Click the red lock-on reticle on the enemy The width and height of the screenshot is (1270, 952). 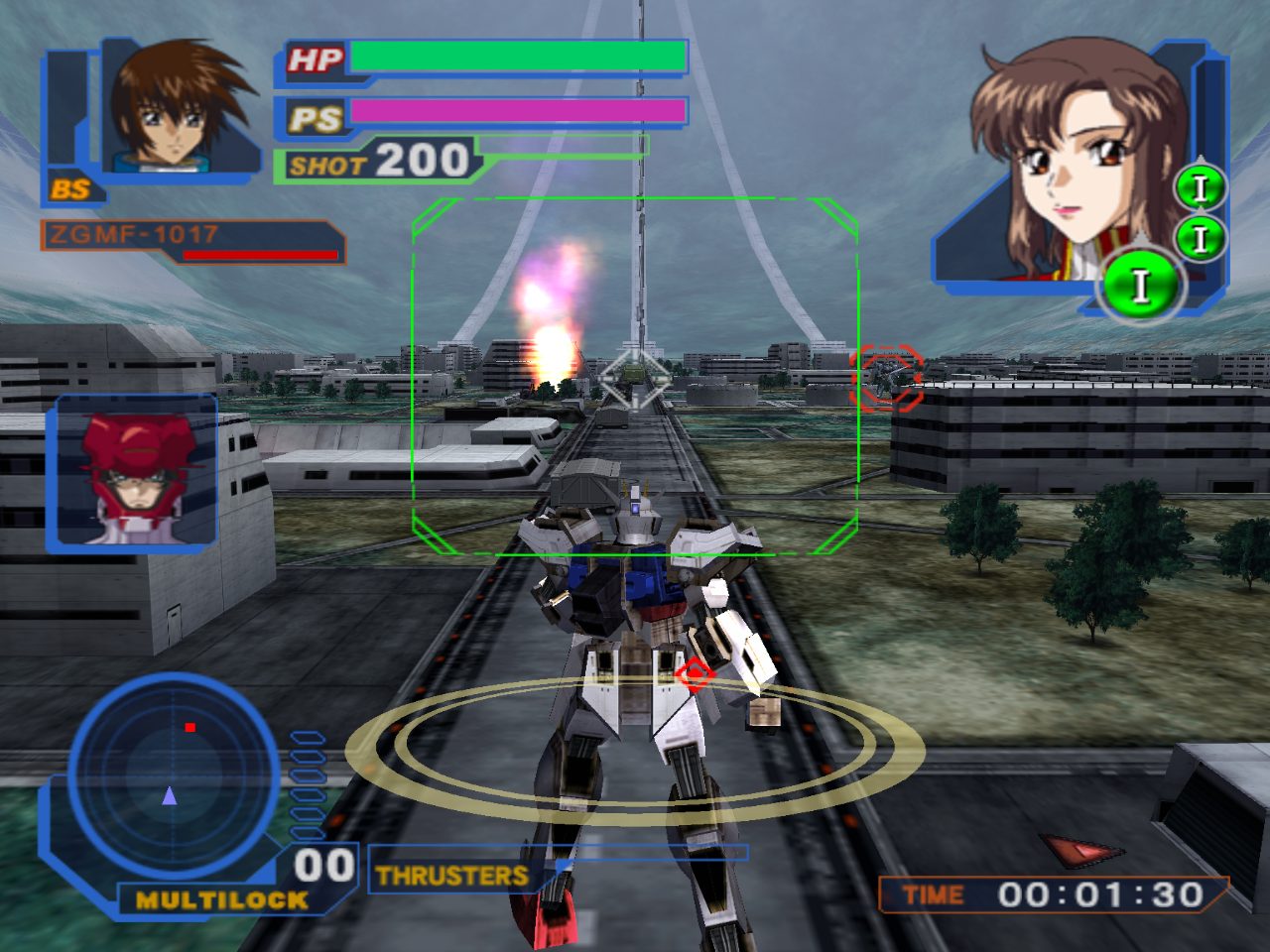click(886, 377)
